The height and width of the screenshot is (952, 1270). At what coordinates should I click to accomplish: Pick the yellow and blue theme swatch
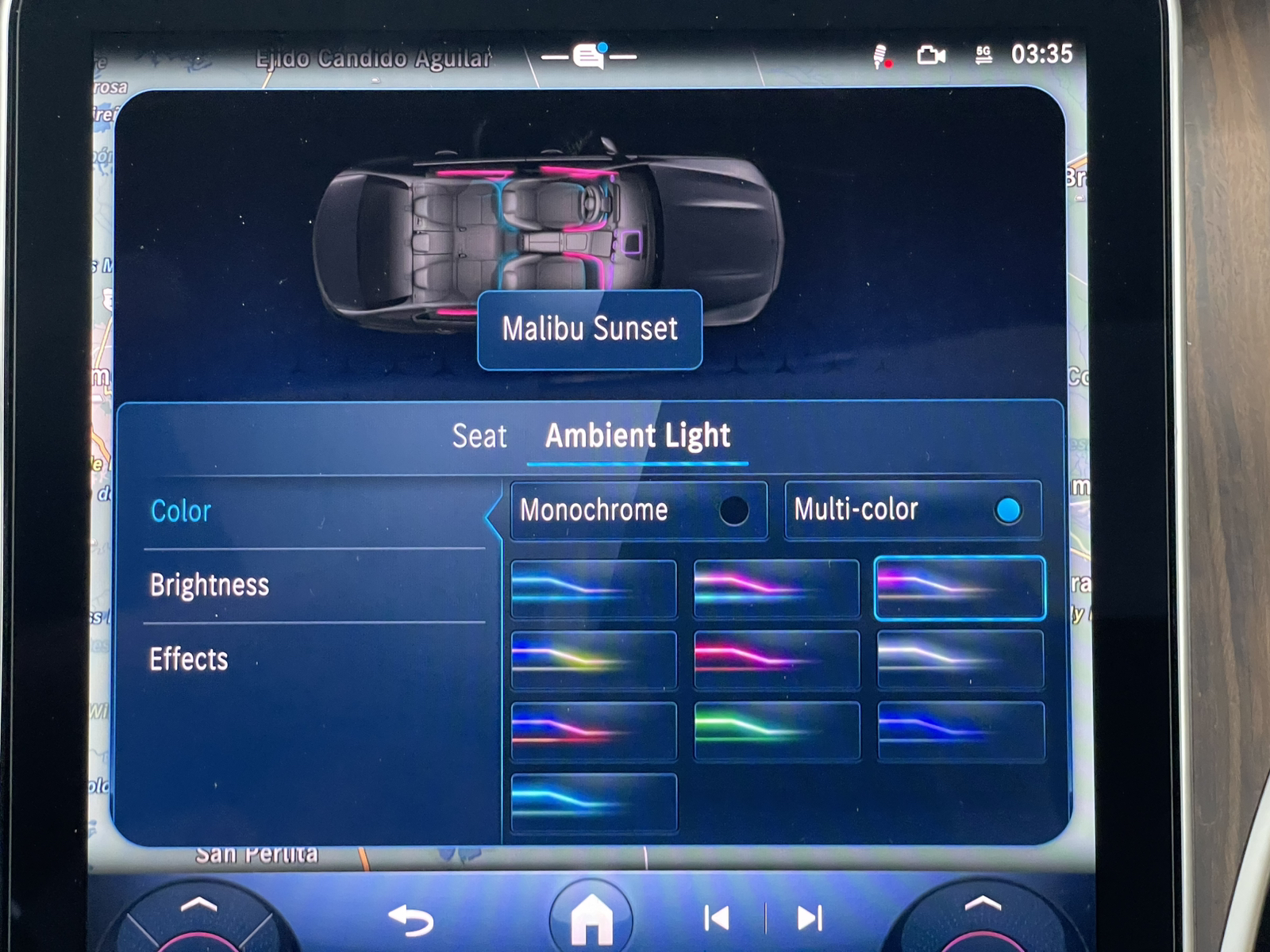pyautogui.click(x=594, y=659)
